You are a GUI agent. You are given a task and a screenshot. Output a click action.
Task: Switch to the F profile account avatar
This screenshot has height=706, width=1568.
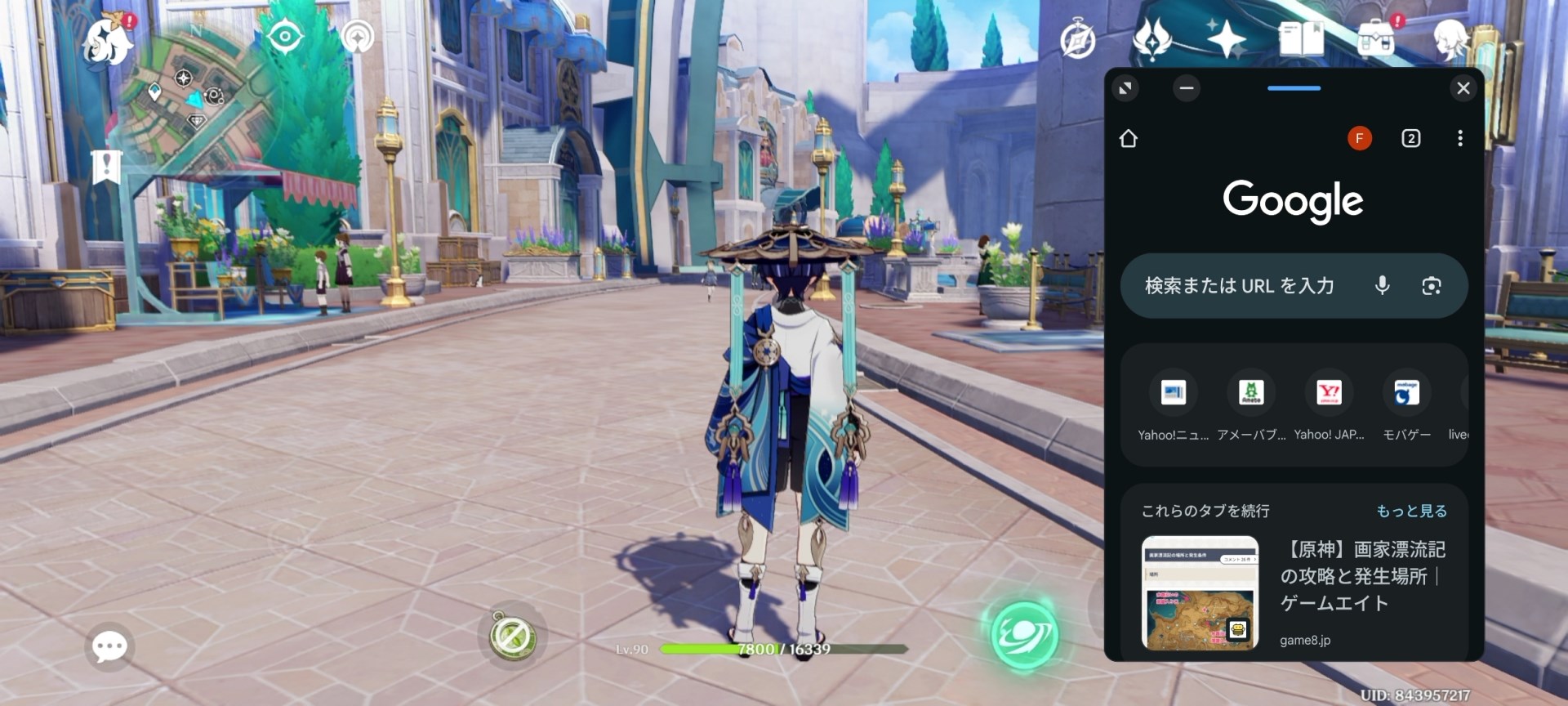coord(1359,138)
